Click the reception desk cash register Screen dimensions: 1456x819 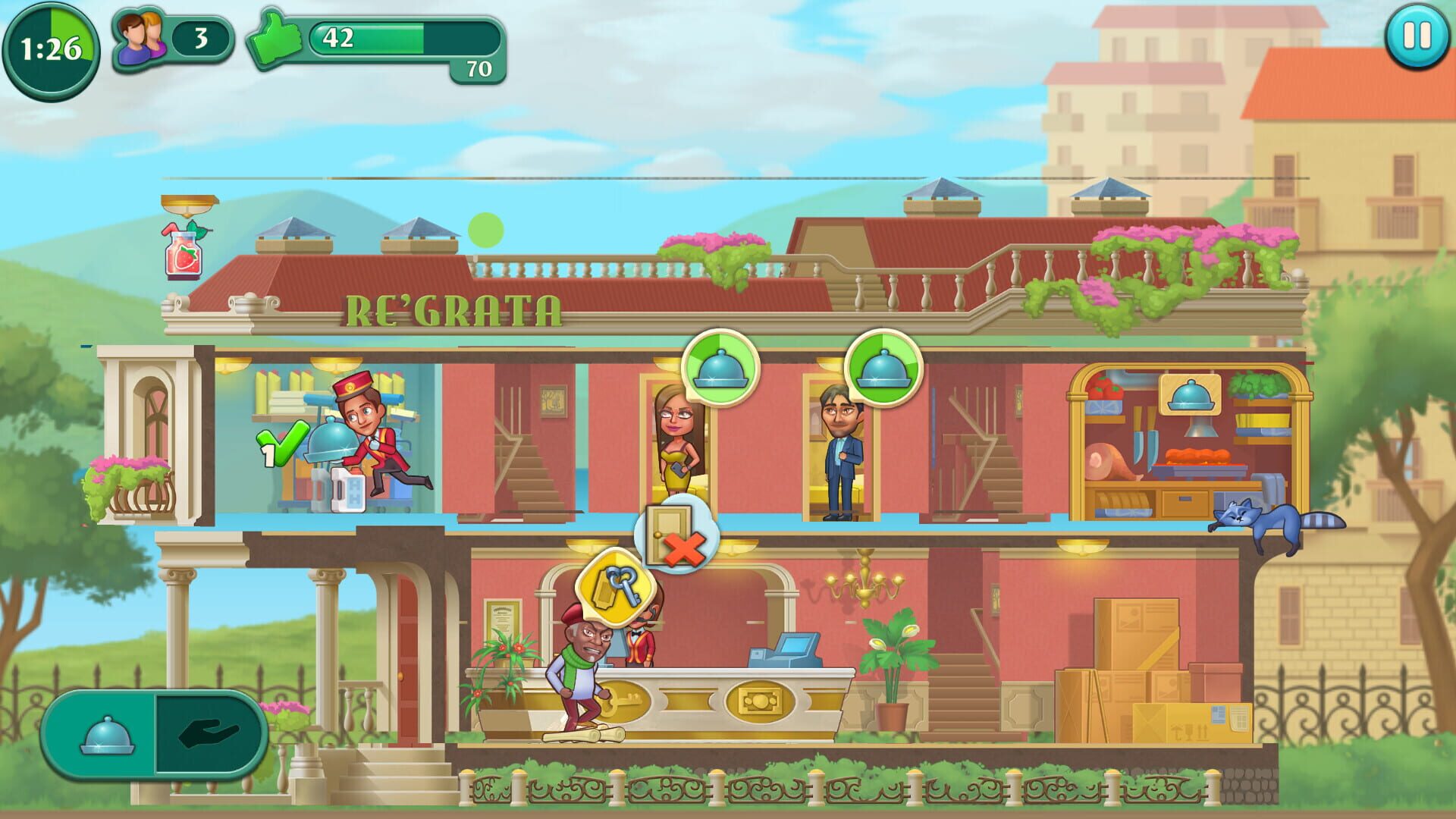coord(786,650)
